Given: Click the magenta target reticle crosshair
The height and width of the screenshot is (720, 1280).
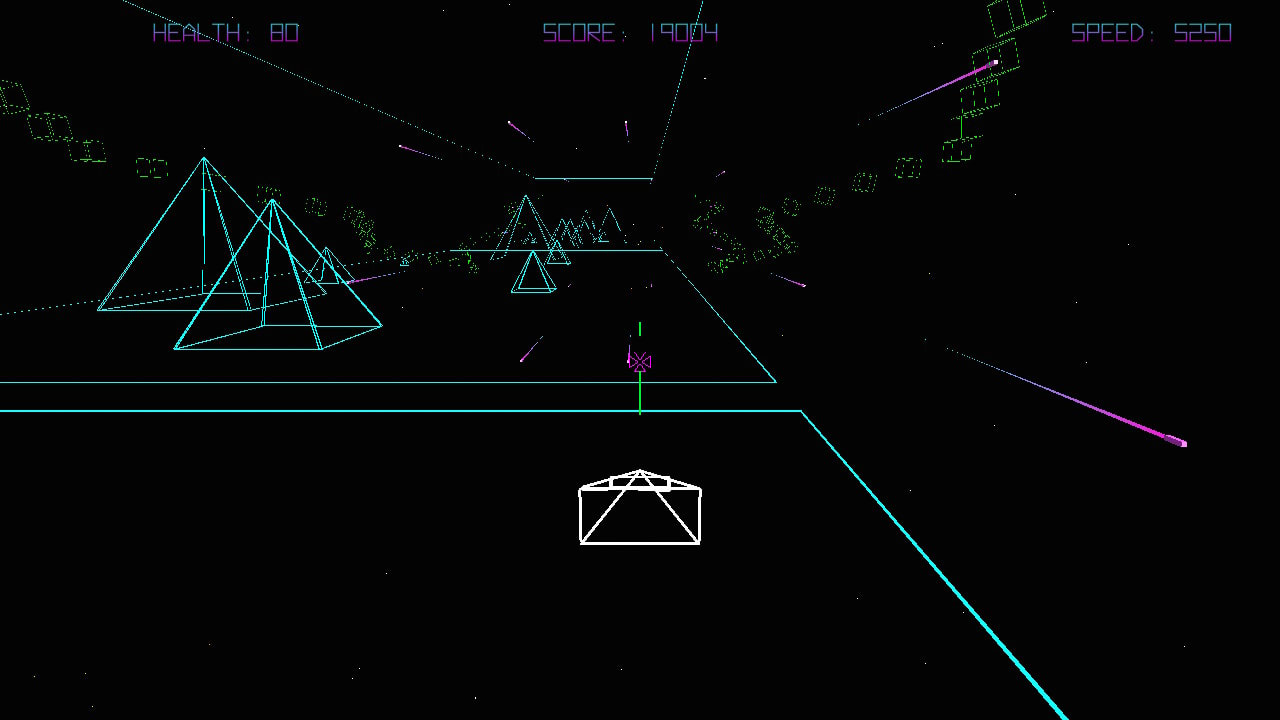Looking at the screenshot, I should coord(640,361).
